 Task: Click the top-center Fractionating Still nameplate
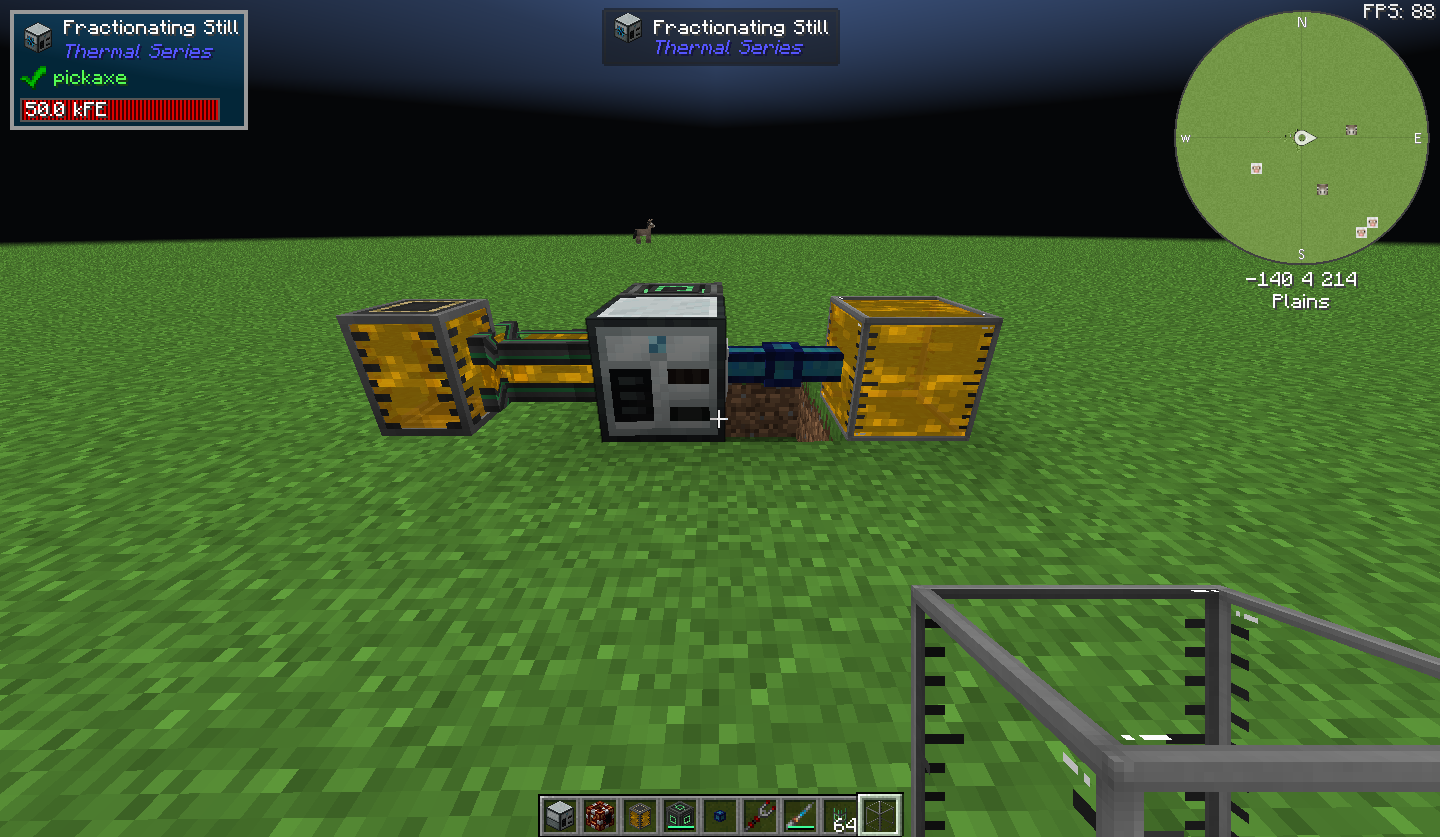point(720,36)
